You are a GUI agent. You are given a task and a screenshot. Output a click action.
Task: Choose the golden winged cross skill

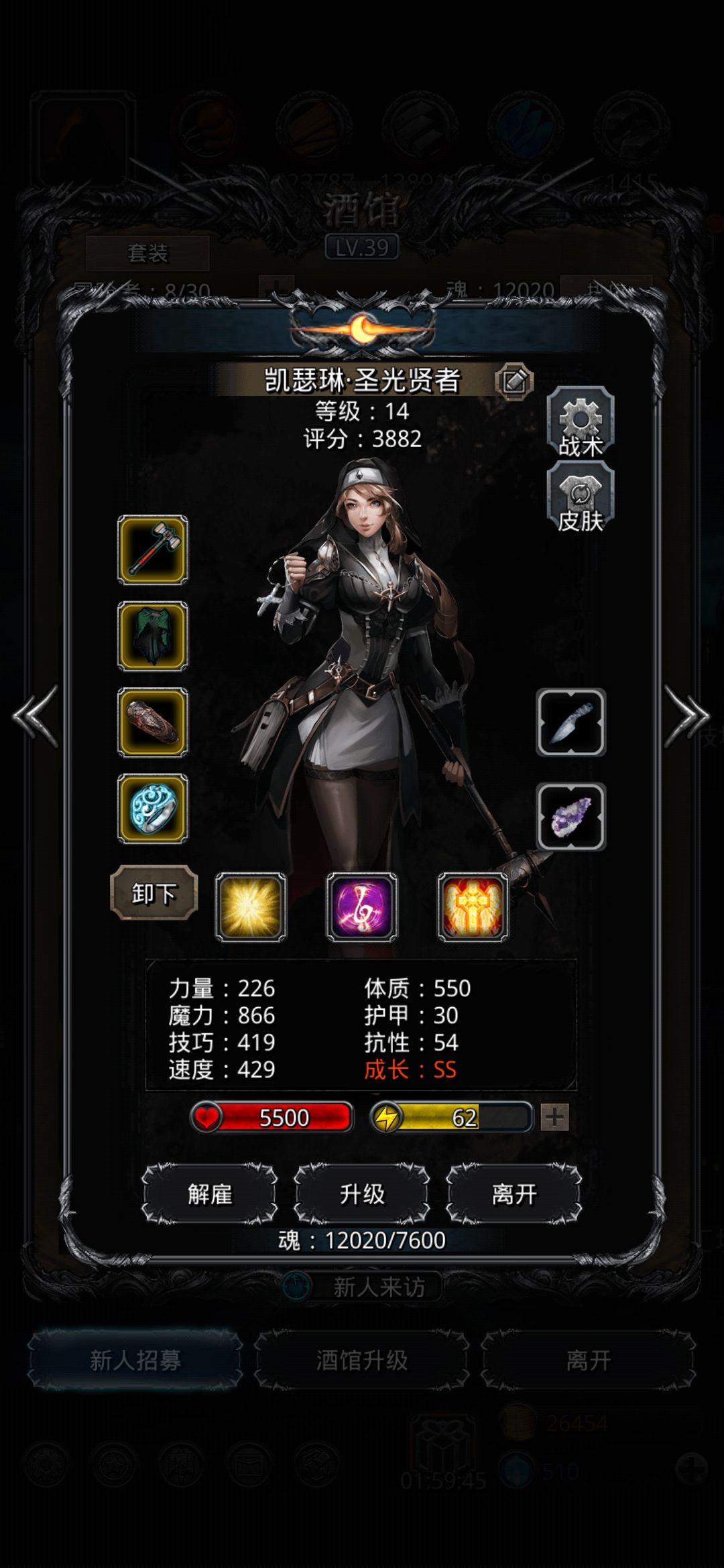(x=473, y=907)
